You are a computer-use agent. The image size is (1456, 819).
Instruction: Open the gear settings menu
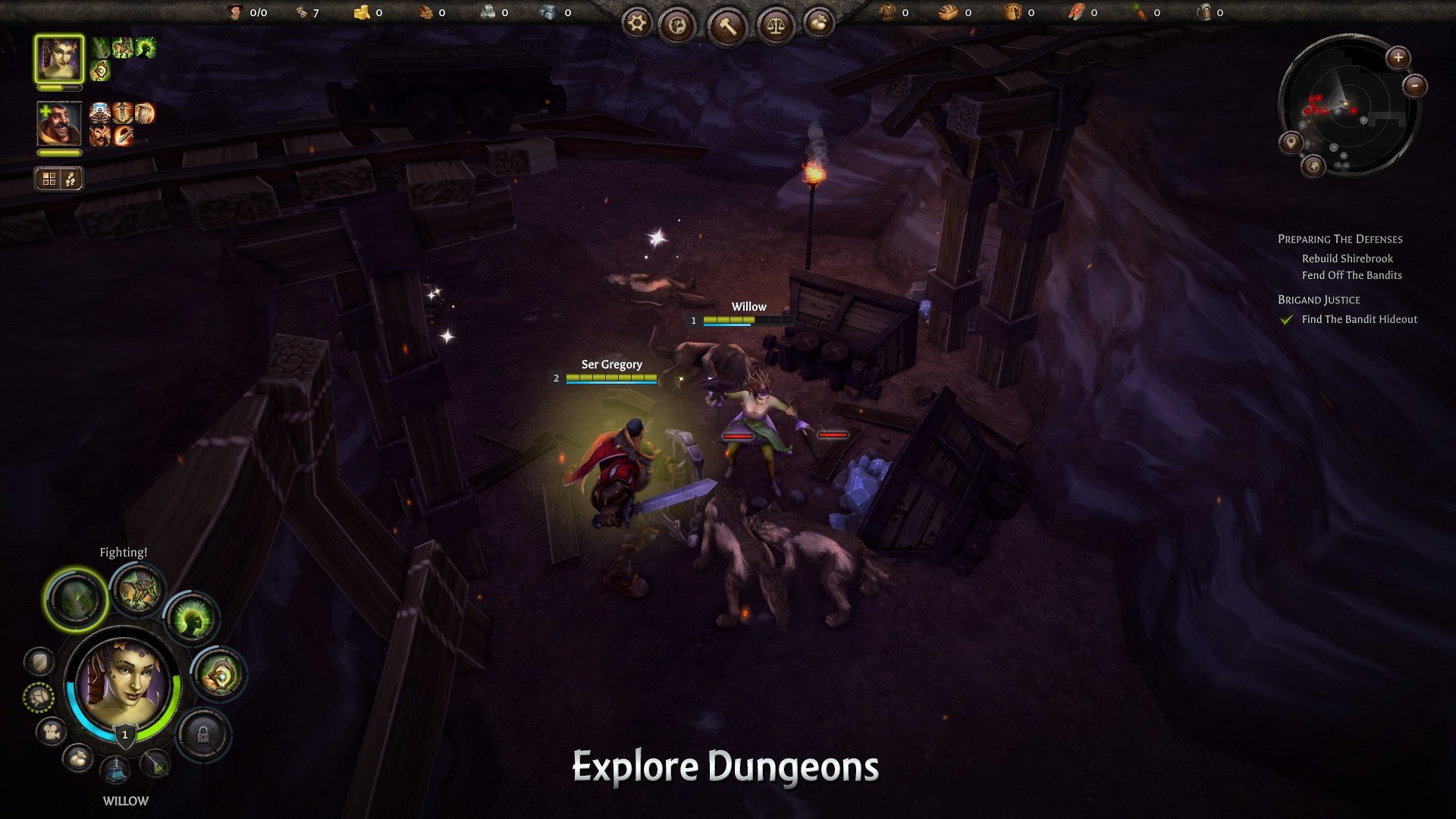(637, 24)
